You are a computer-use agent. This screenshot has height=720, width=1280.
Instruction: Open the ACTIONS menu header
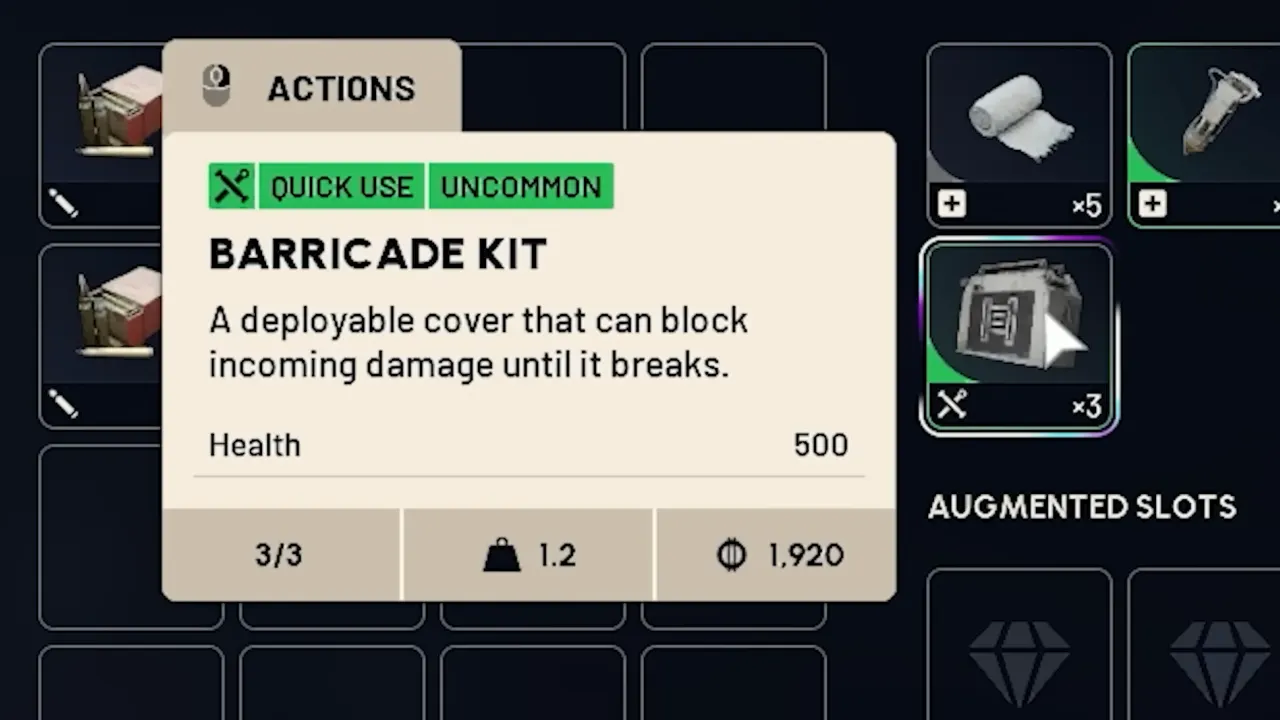[341, 88]
